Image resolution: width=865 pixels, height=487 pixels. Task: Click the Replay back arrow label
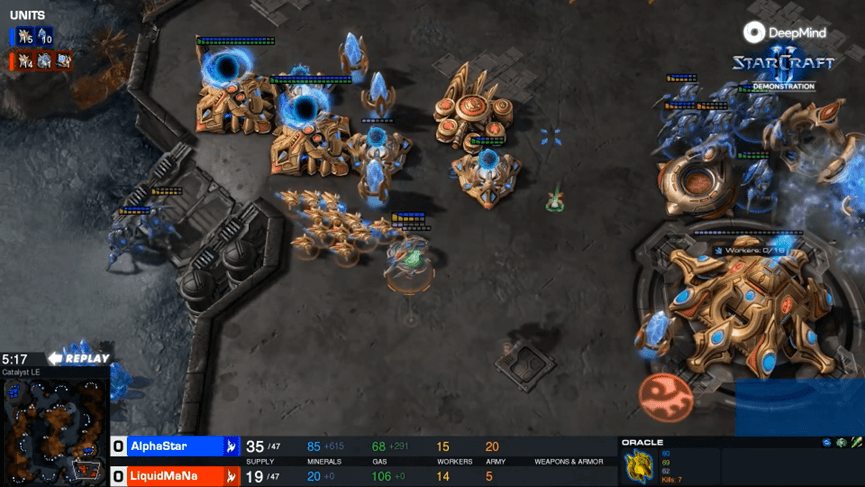(78, 358)
